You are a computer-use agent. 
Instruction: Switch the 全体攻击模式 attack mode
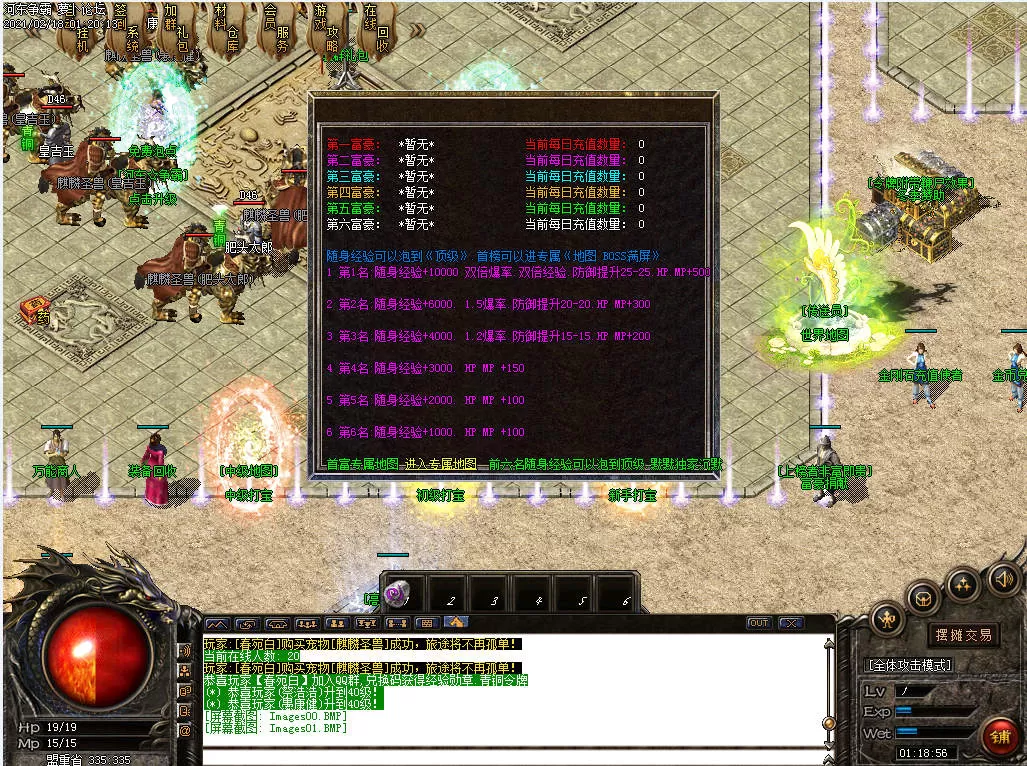point(908,665)
